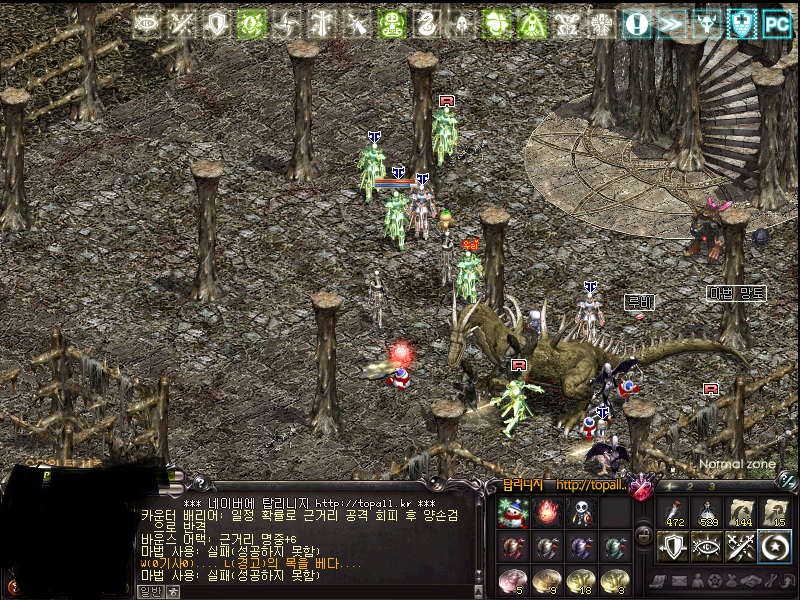
Task: Activate the shield skill on the hotbar
Action: (673, 546)
